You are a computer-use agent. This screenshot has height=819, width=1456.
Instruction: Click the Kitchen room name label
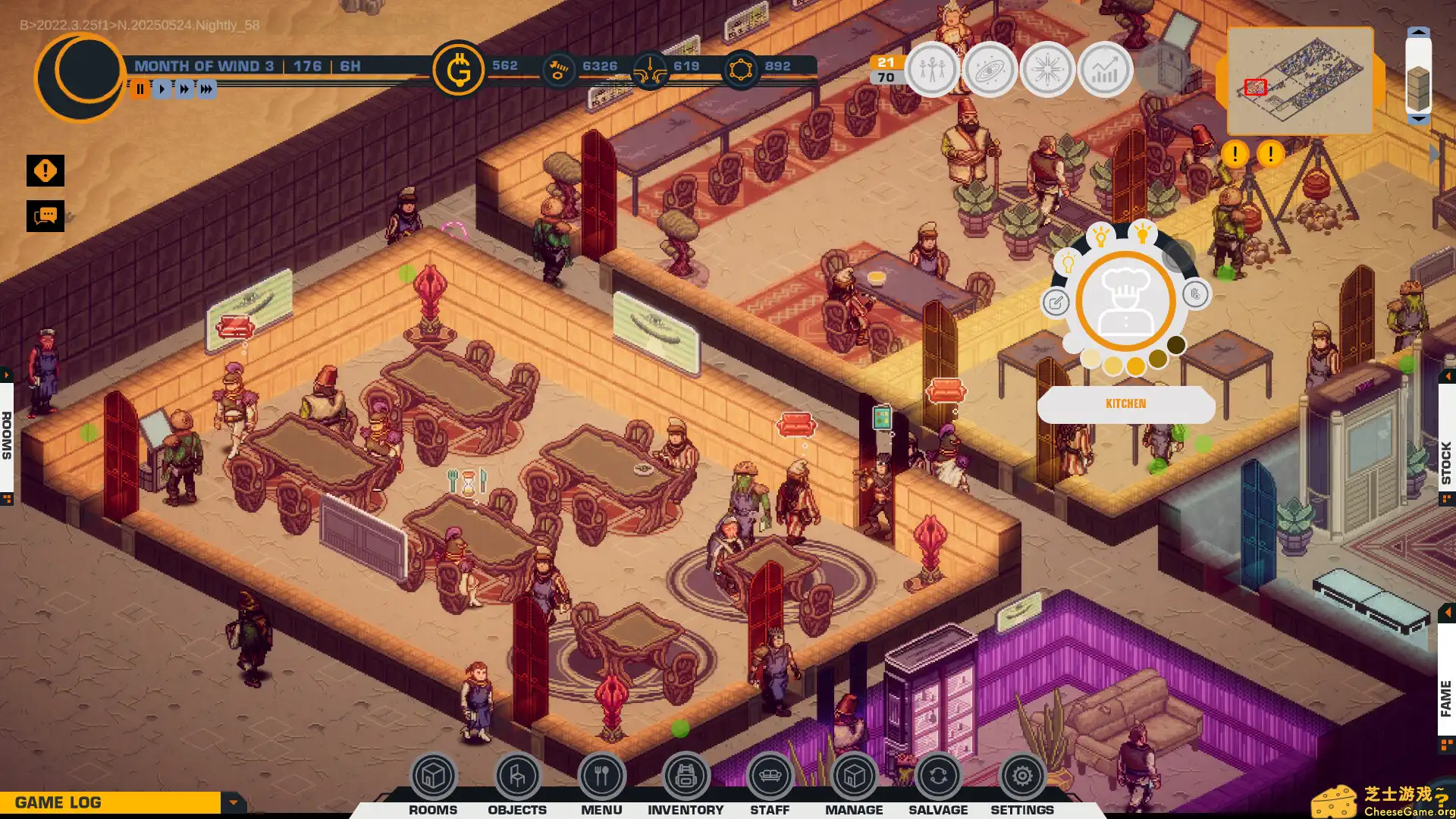click(x=1126, y=403)
